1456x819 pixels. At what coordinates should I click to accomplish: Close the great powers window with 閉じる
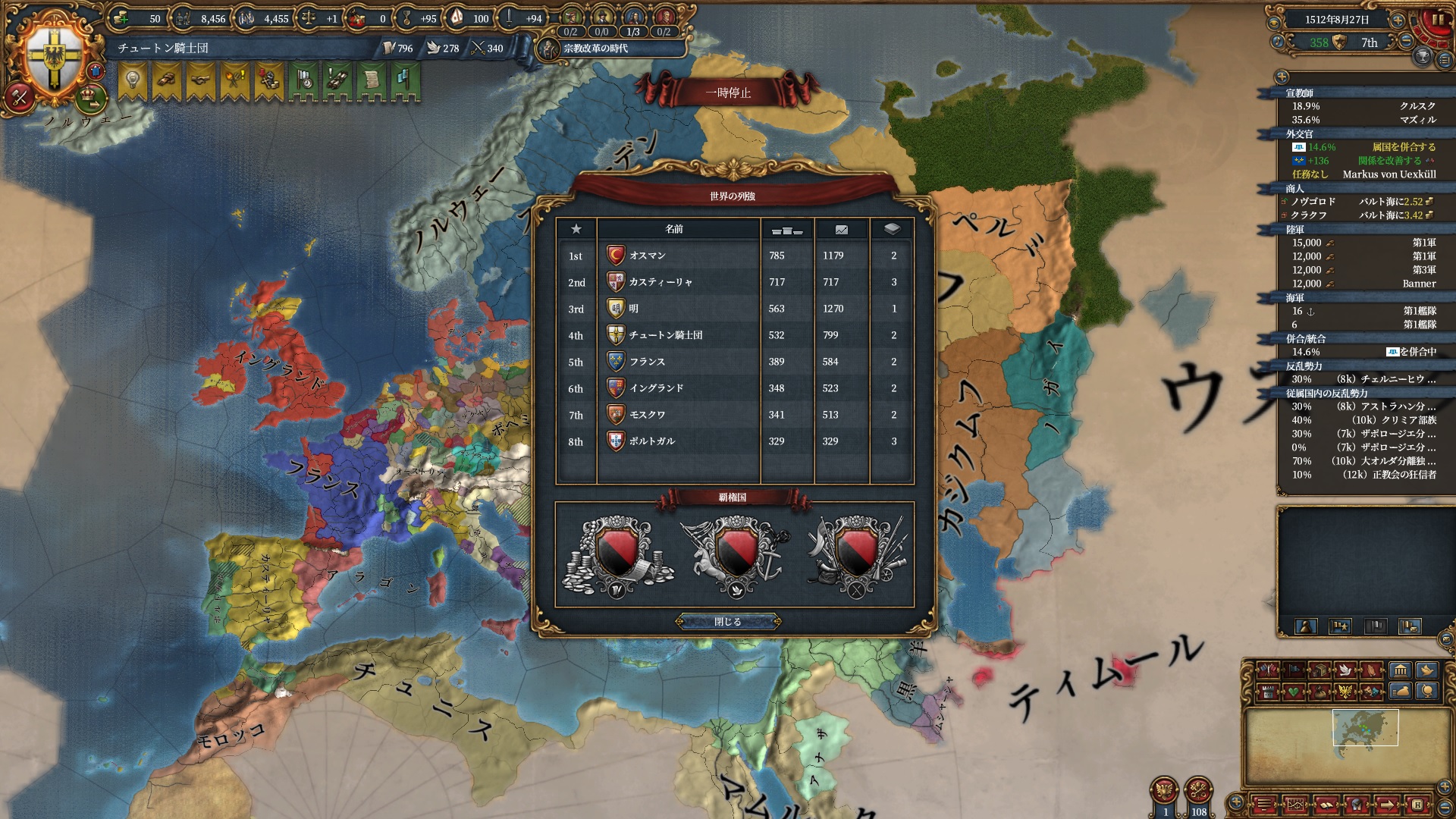[x=728, y=622]
